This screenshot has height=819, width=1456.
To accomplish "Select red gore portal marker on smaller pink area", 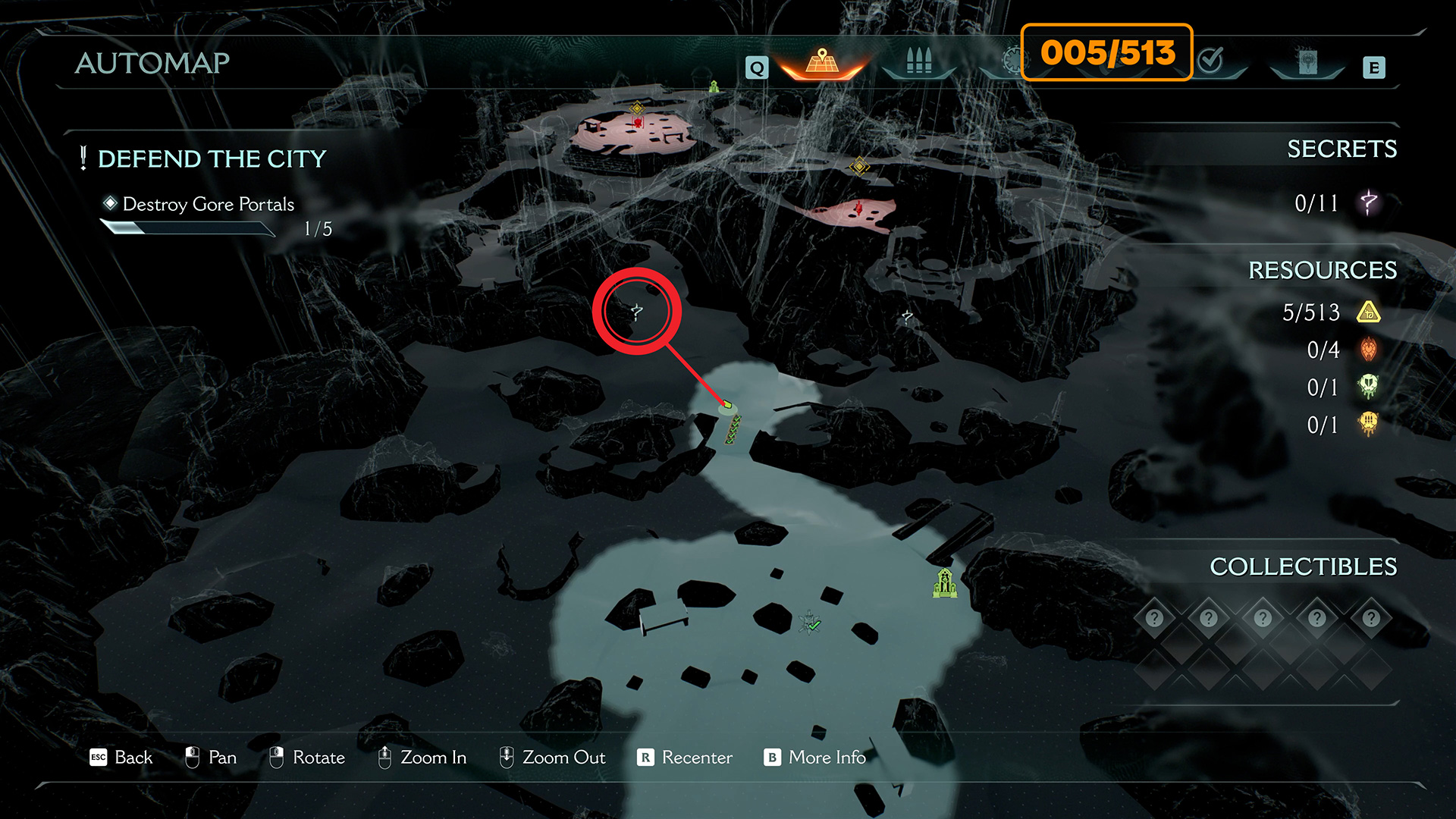I will 858,208.
